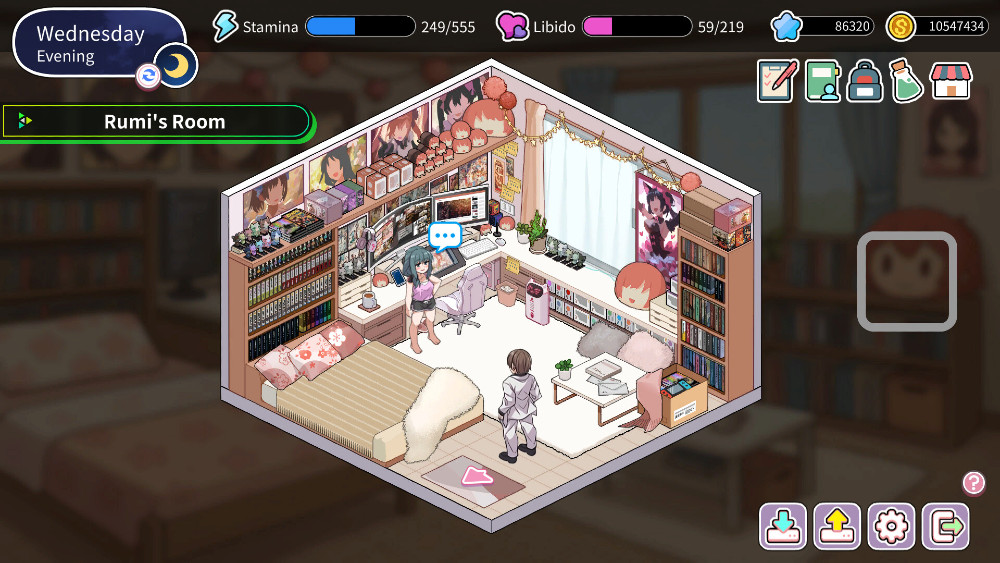The image size is (1000, 563).
Task: Click the rounded square button with faded face
Action: tap(907, 281)
